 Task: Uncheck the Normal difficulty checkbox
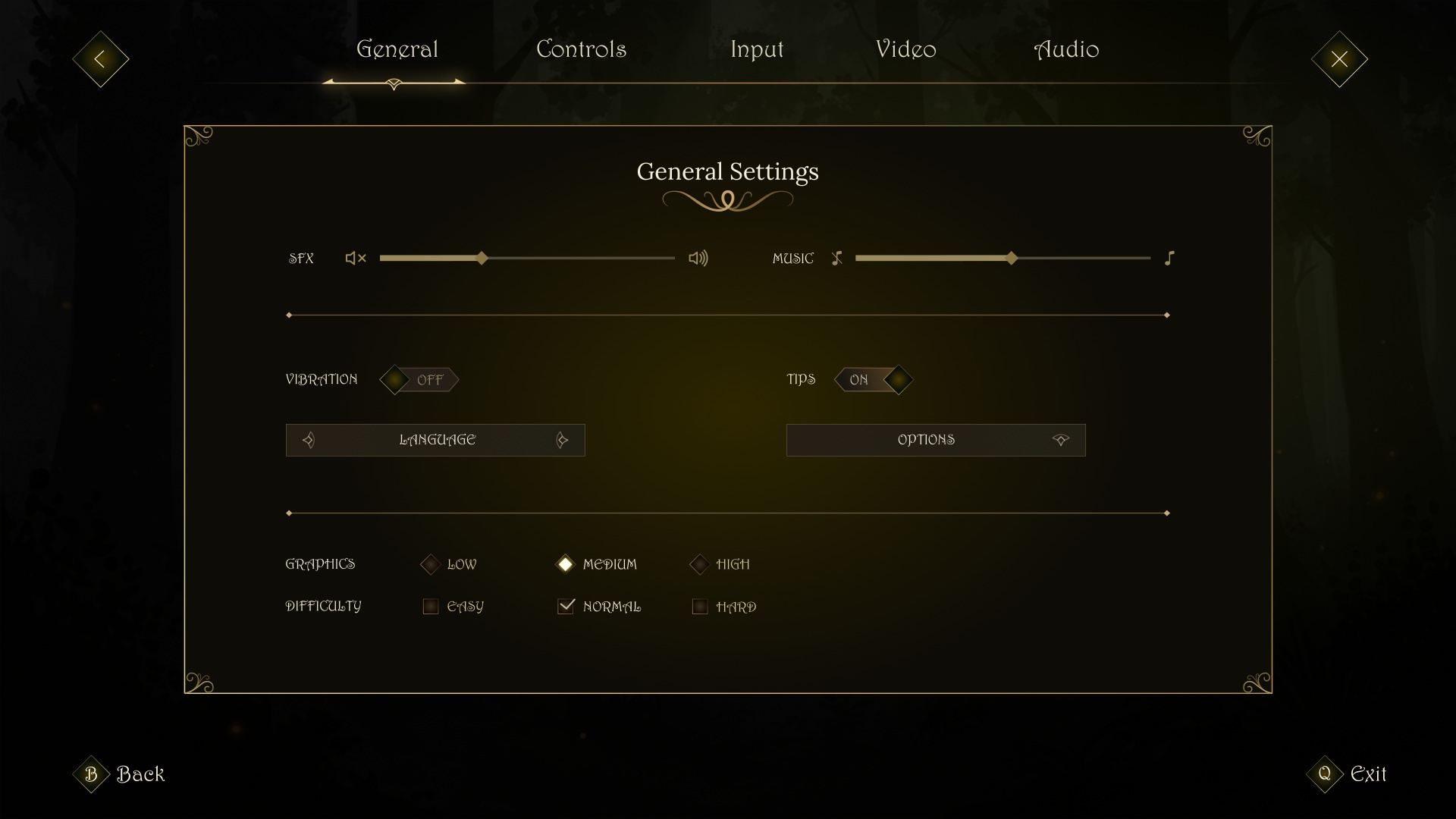pos(566,606)
